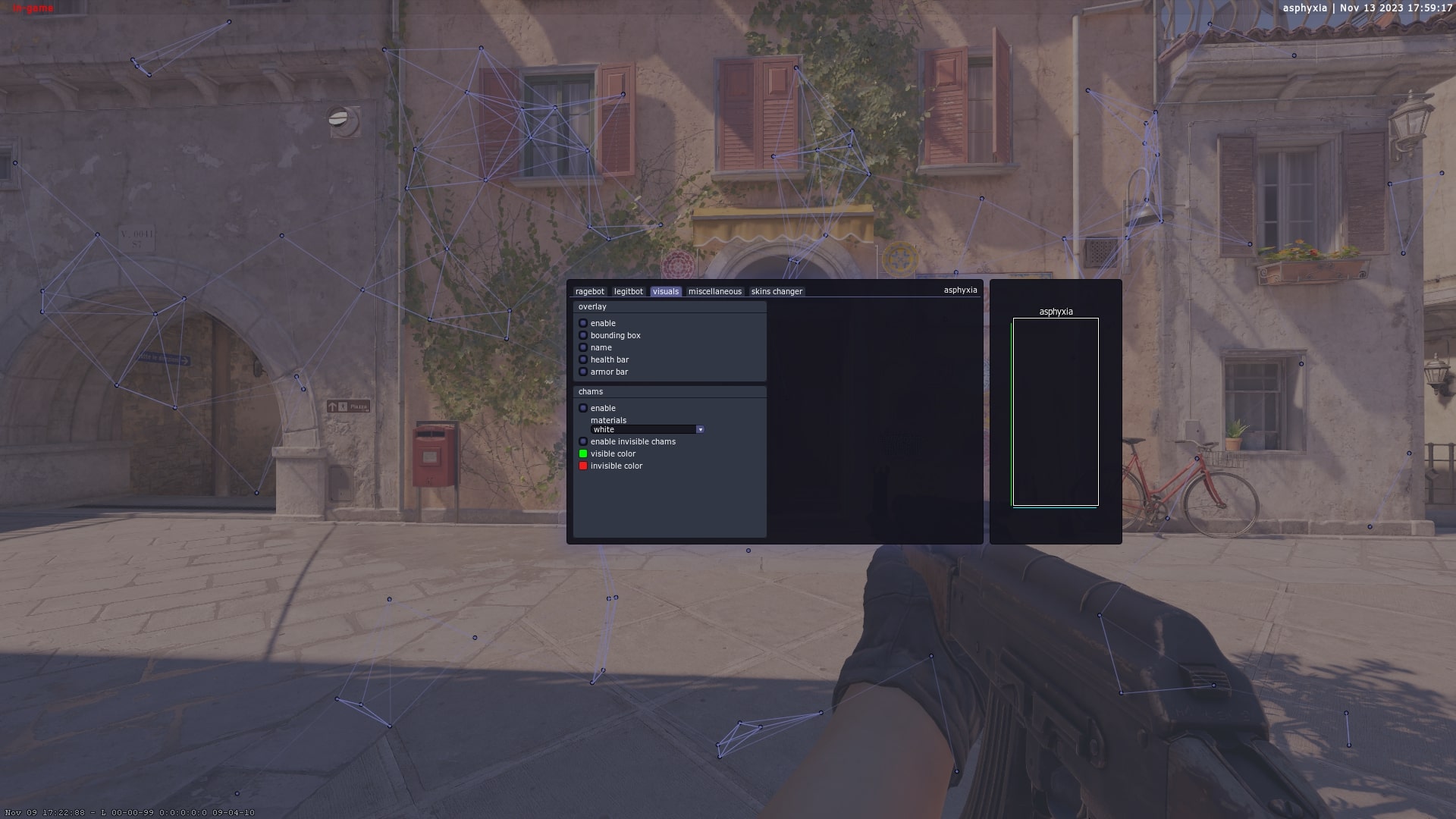Click the materials dropdown arrow

click(x=700, y=429)
